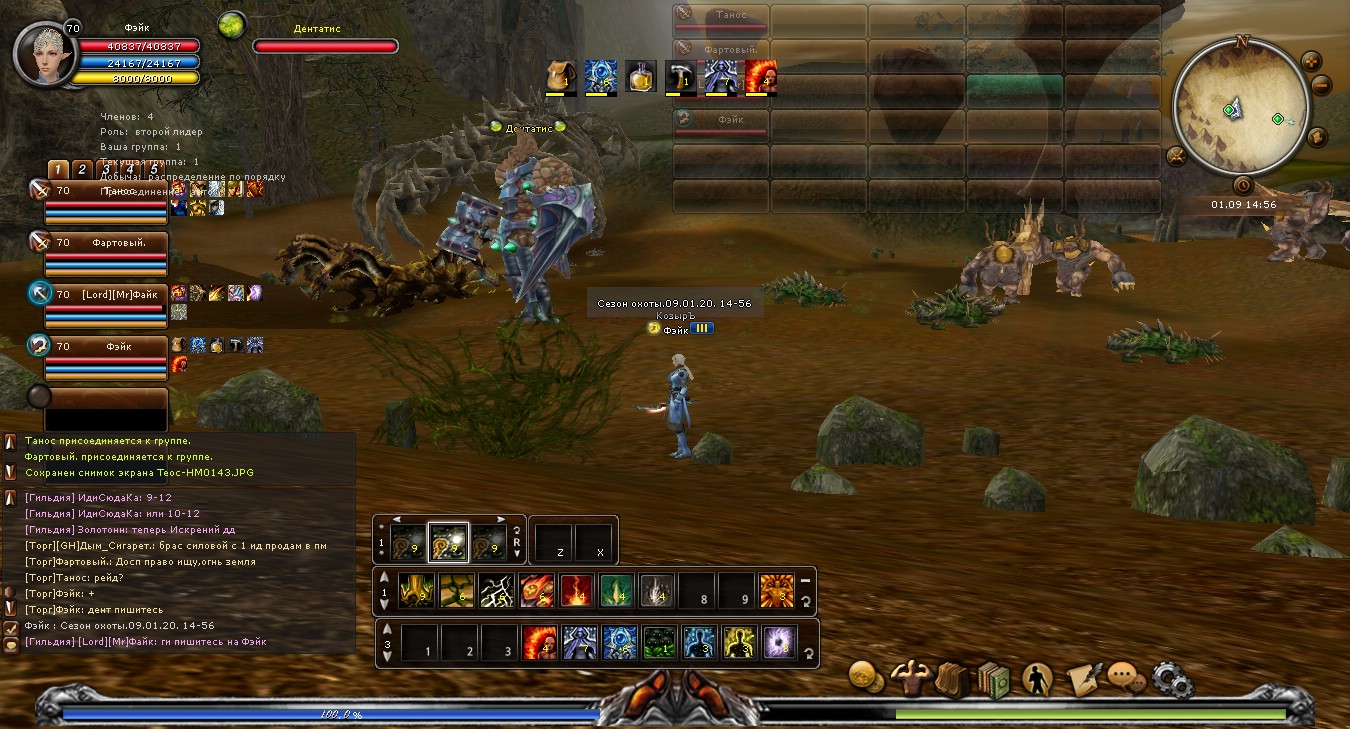The image size is (1350, 729).
Task: Activate the white lightning skill
Action: coord(497,592)
